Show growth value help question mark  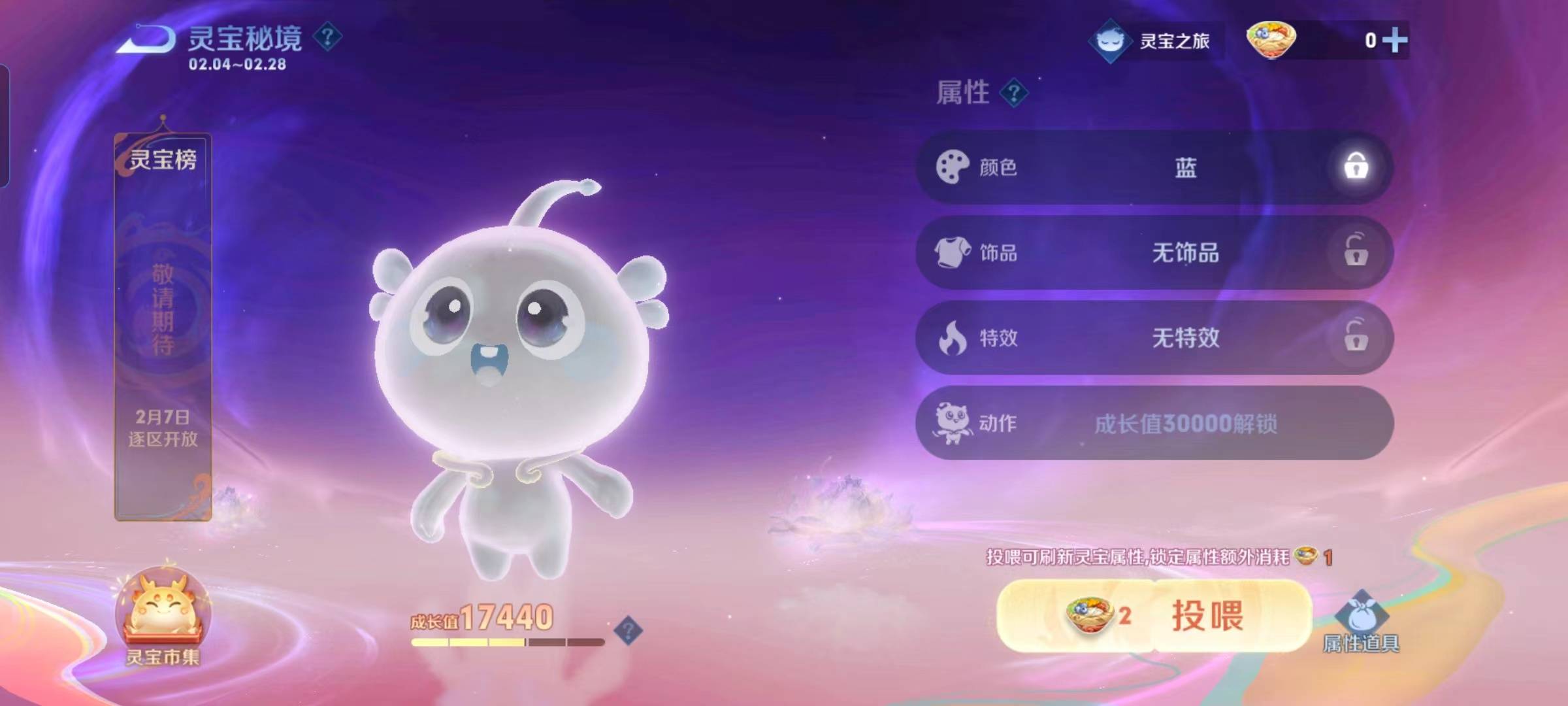point(629,630)
